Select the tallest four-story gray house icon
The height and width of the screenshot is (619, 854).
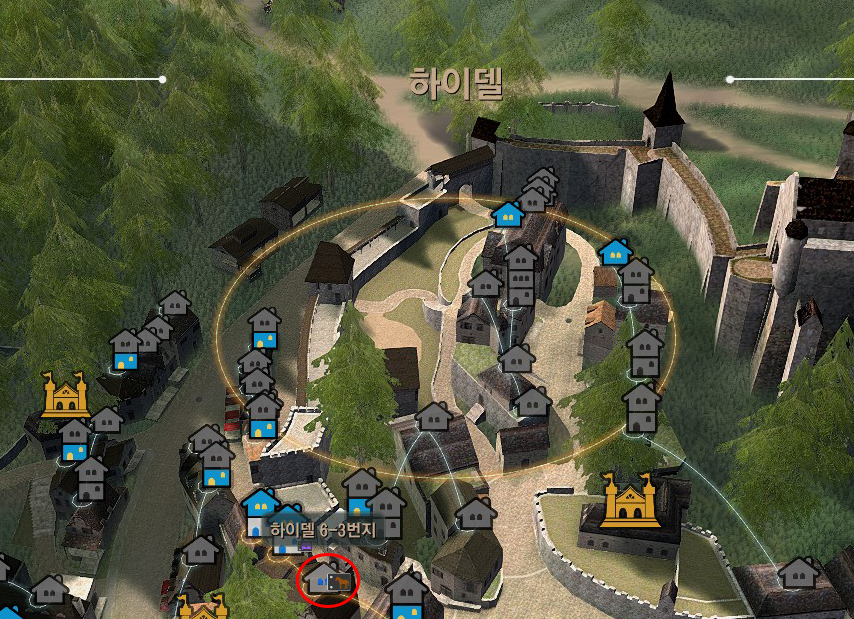tap(520, 276)
